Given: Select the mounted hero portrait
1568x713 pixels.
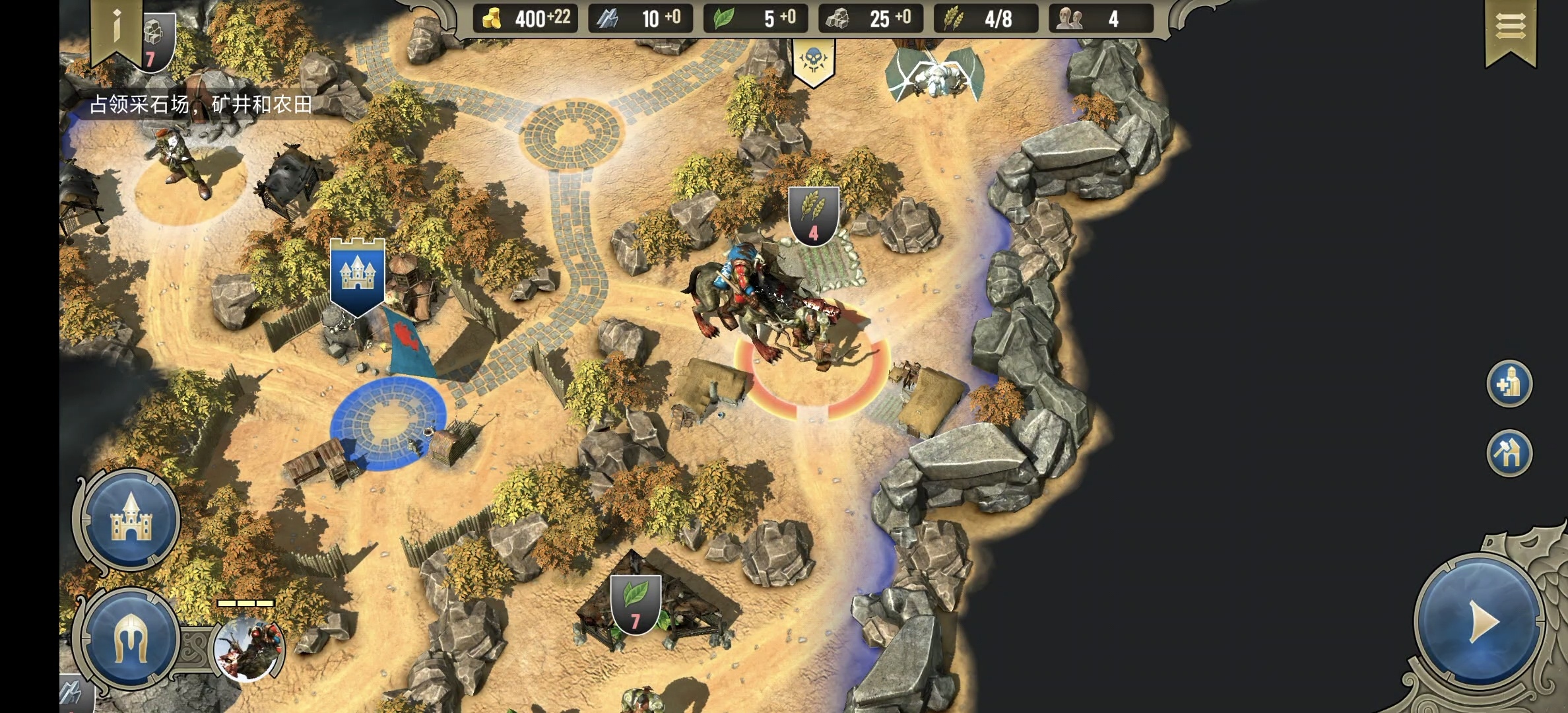Looking at the screenshot, I should point(249,648).
